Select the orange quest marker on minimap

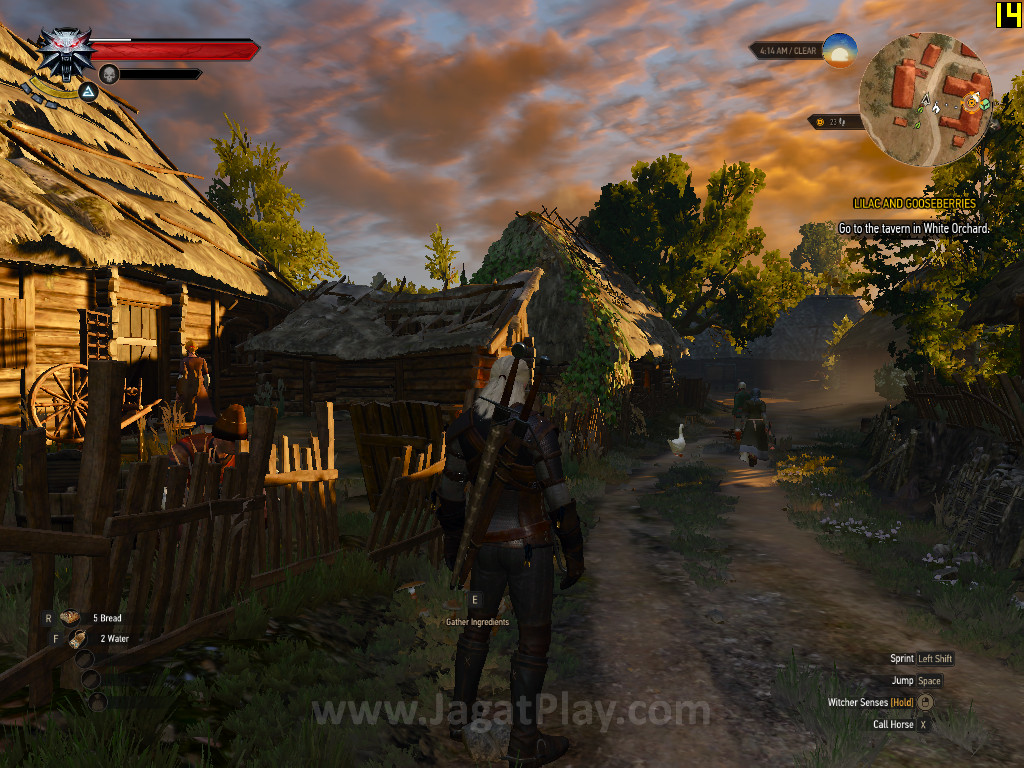969,101
